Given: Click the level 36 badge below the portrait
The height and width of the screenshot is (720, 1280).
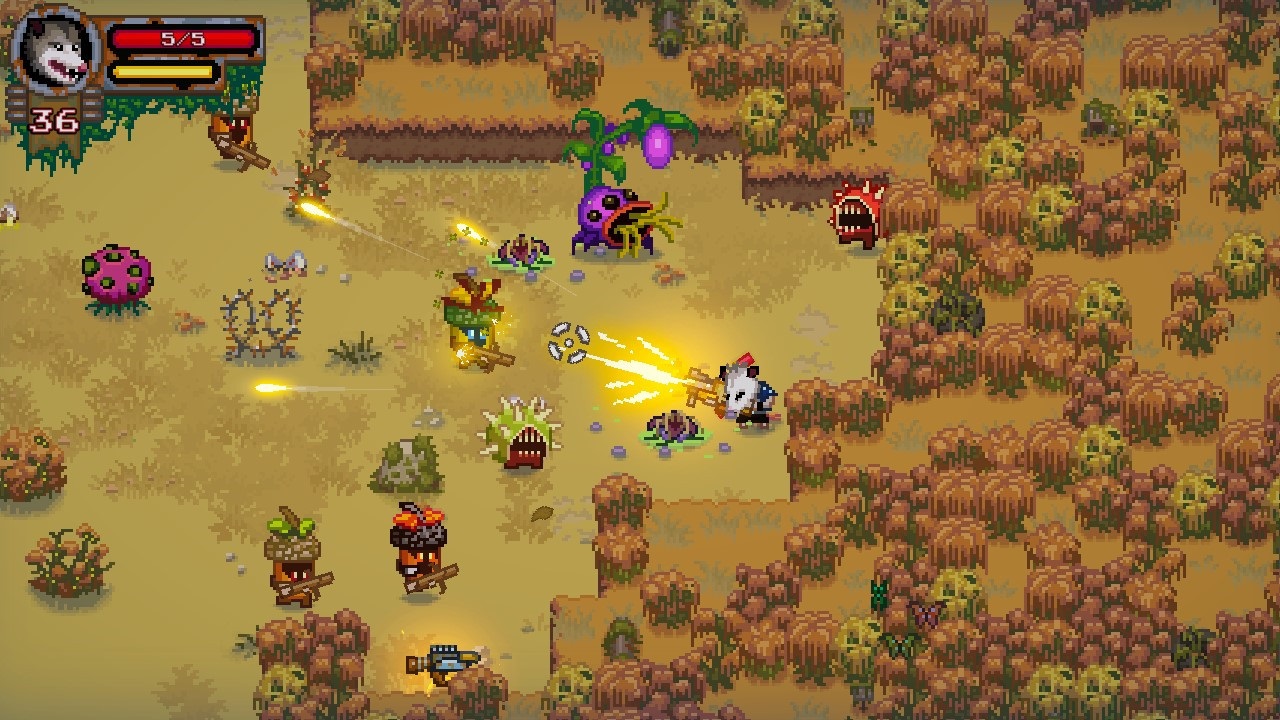Looking at the screenshot, I should pyautogui.click(x=57, y=122).
